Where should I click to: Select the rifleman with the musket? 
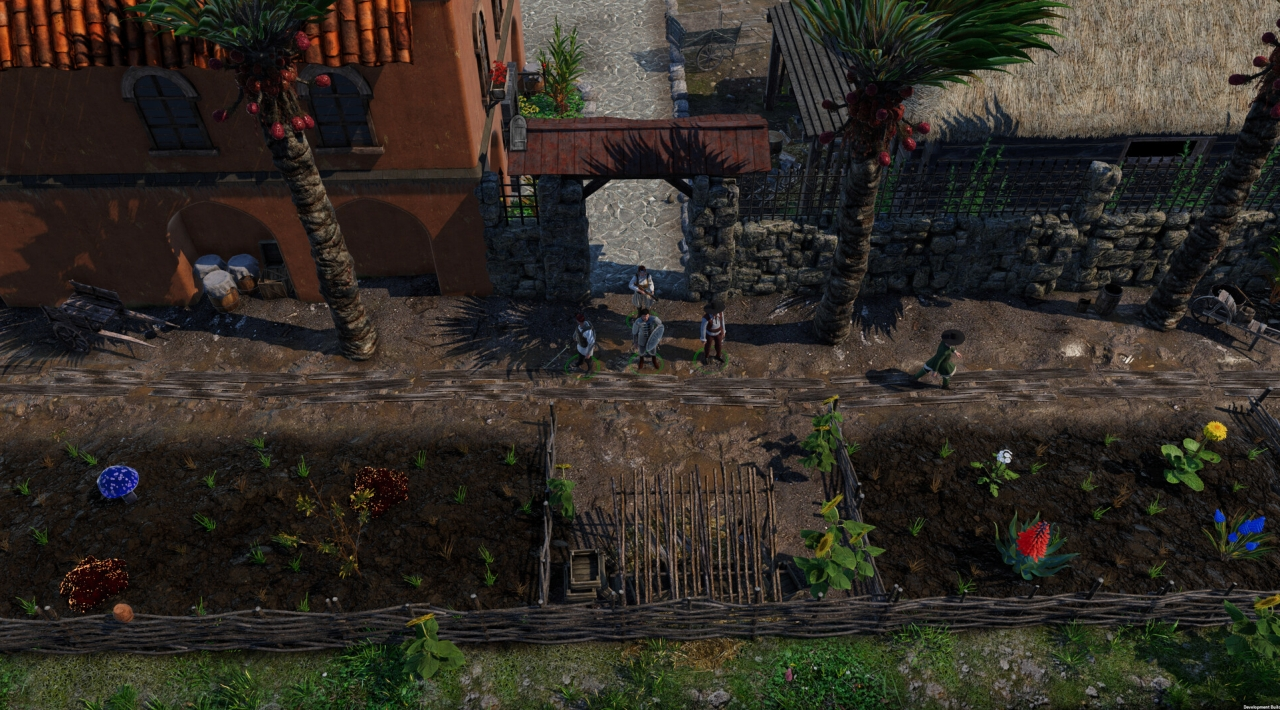tap(641, 288)
